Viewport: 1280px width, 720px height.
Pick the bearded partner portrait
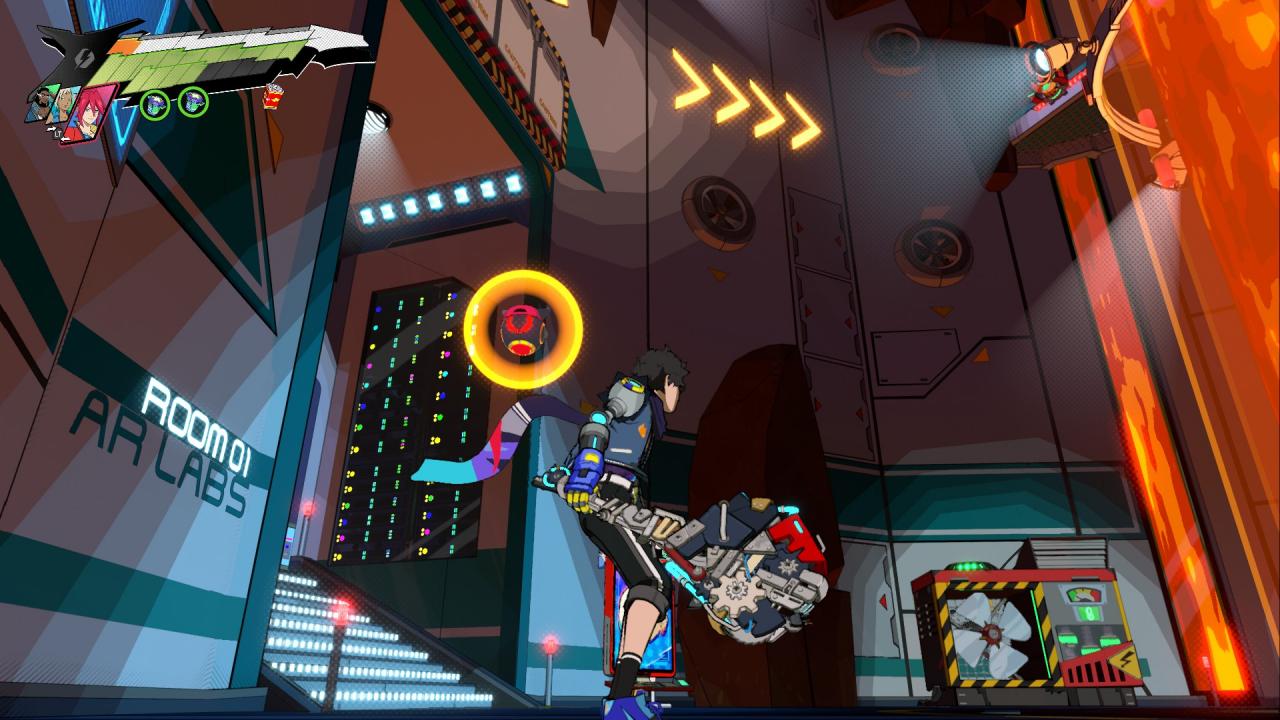pyautogui.click(x=41, y=104)
